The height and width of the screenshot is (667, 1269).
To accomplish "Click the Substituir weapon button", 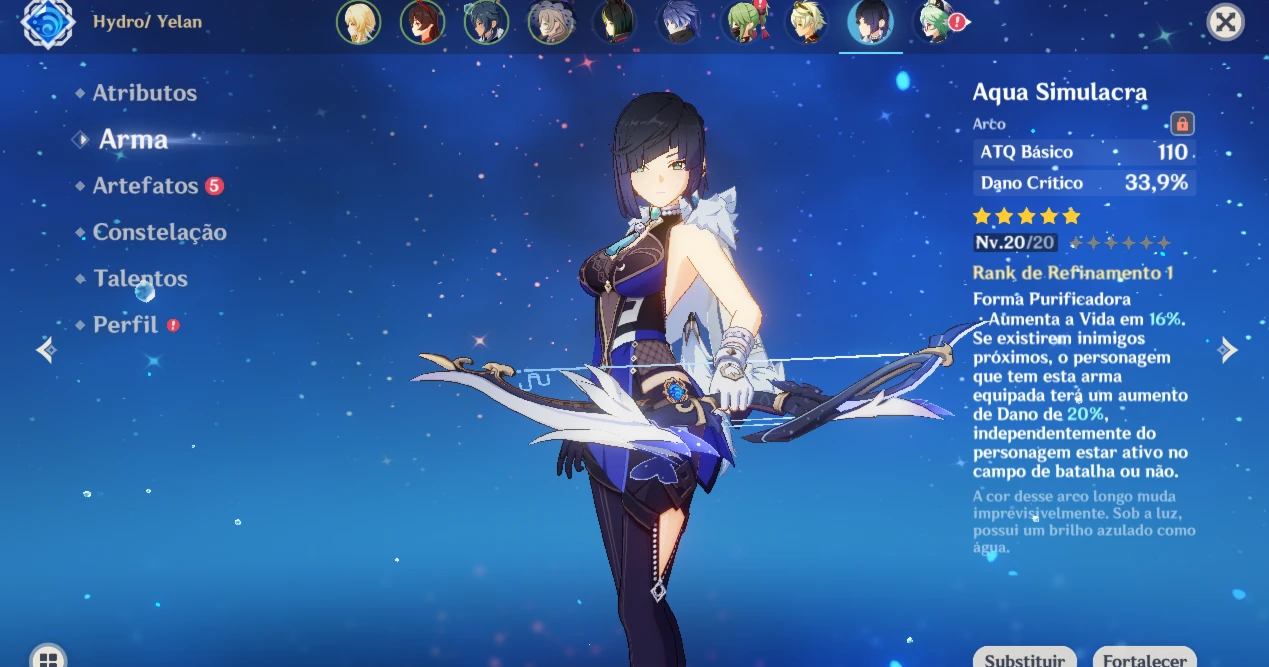I will [1024, 659].
